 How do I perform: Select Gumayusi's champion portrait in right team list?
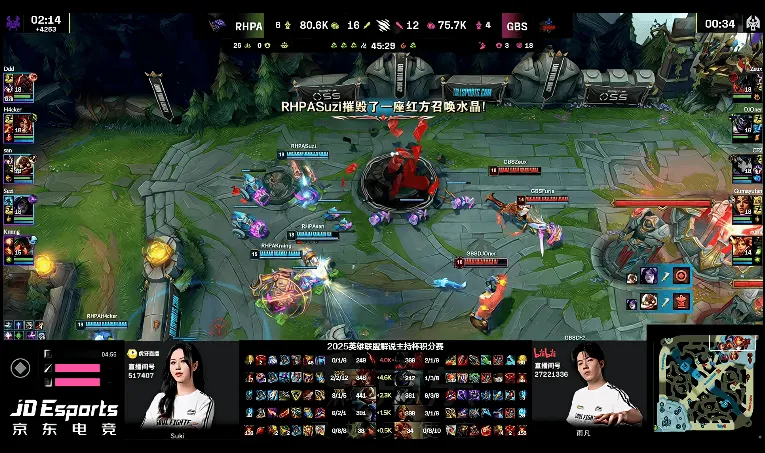(x=744, y=206)
